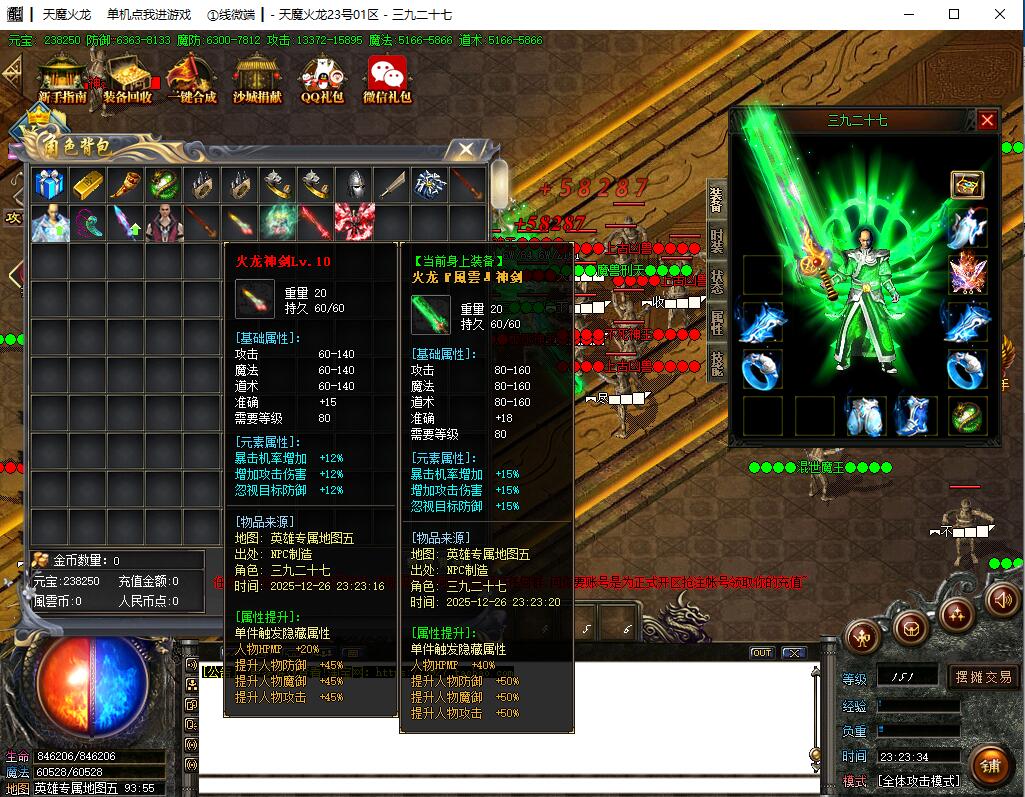Maximize the game window
Viewport: 1025px width, 797px height.
pyautogui.click(x=954, y=14)
